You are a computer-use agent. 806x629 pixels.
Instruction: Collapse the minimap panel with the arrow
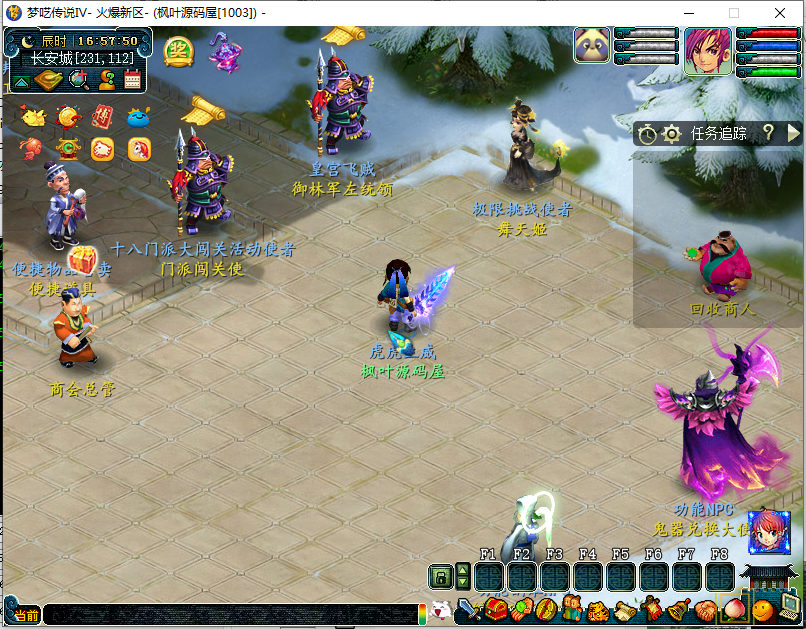pos(20,81)
